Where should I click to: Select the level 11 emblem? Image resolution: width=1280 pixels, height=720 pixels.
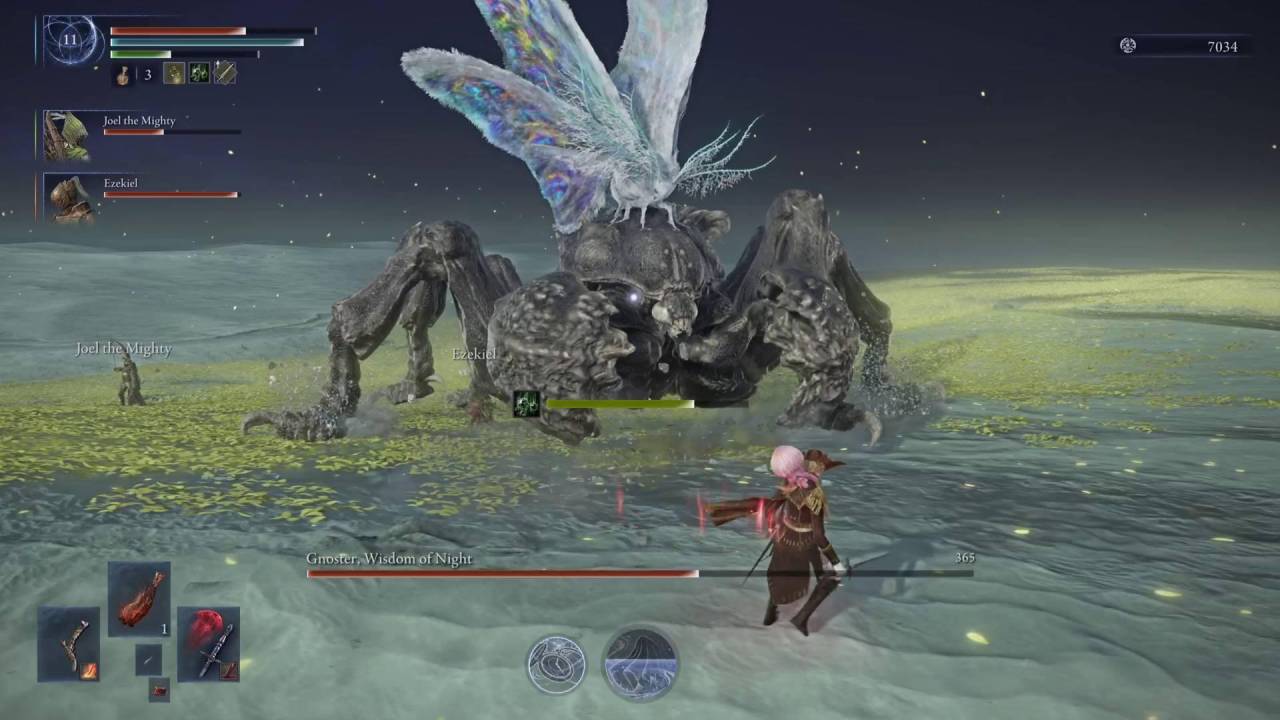(70, 41)
